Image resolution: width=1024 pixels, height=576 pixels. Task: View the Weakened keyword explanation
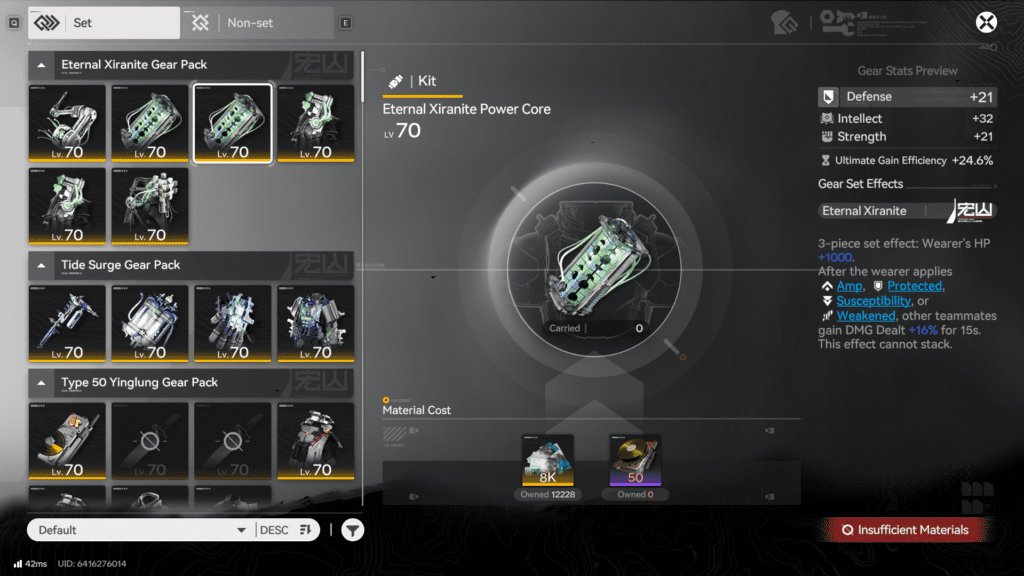[865, 316]
